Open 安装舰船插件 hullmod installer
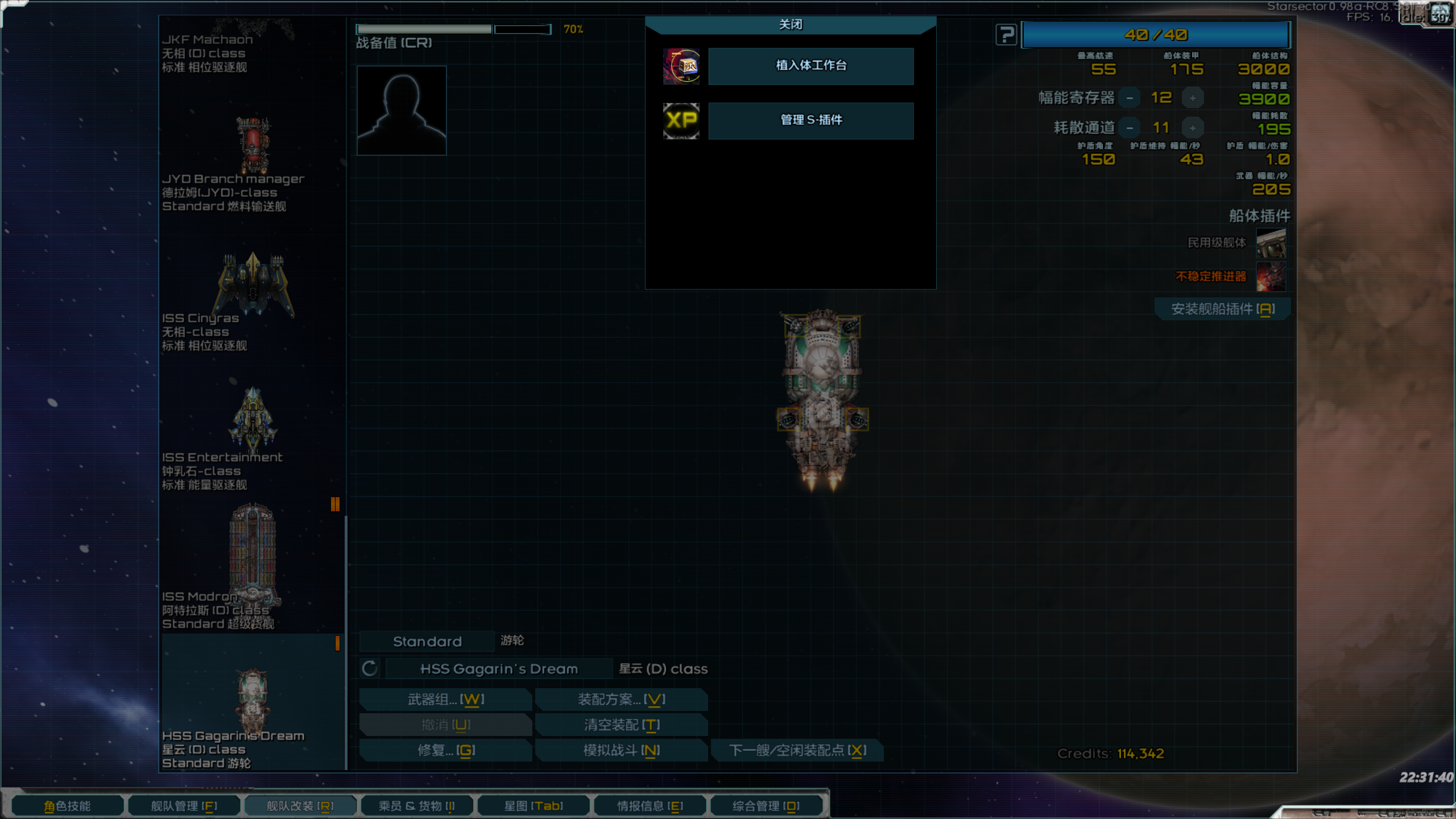This screenshot has height=819, width=1456. click(x=1222, y=309)
